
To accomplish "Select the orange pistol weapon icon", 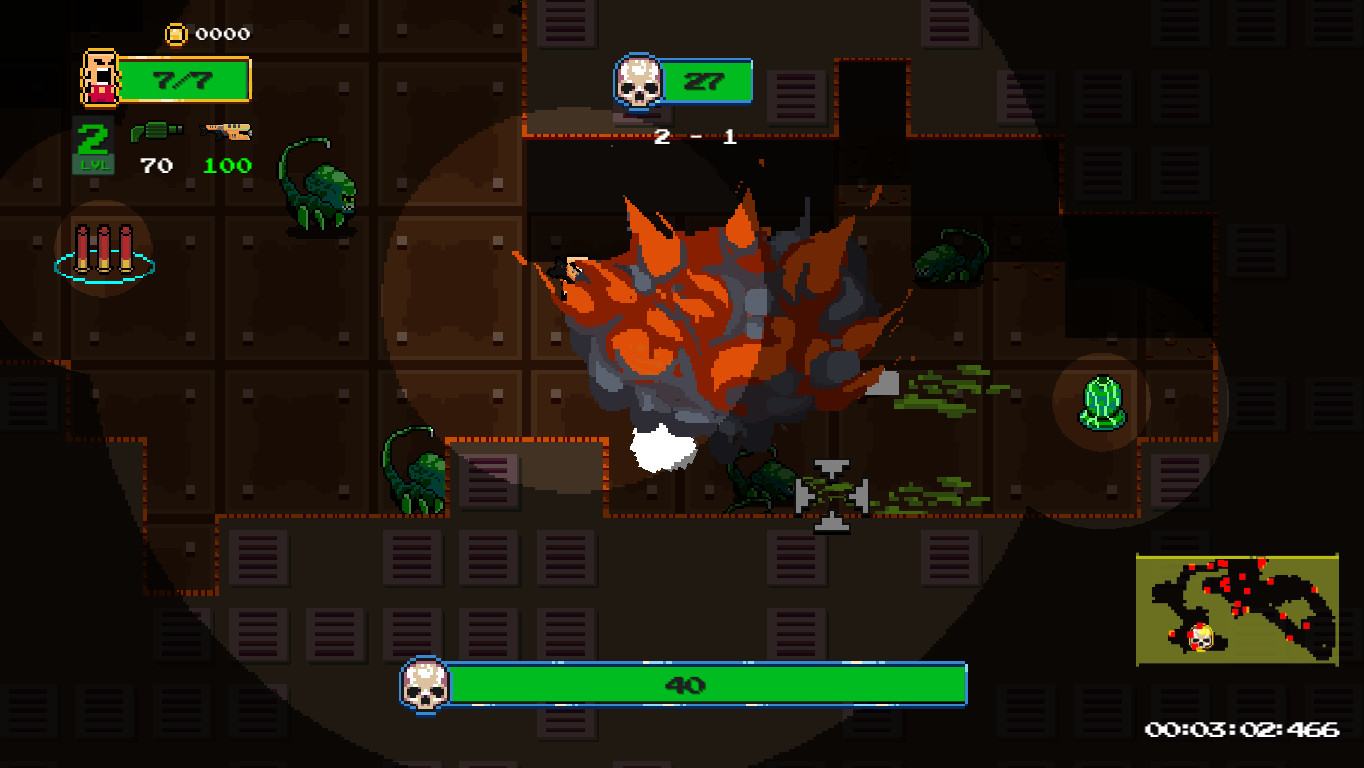I will pyautogui.click(x=228, y=131).
